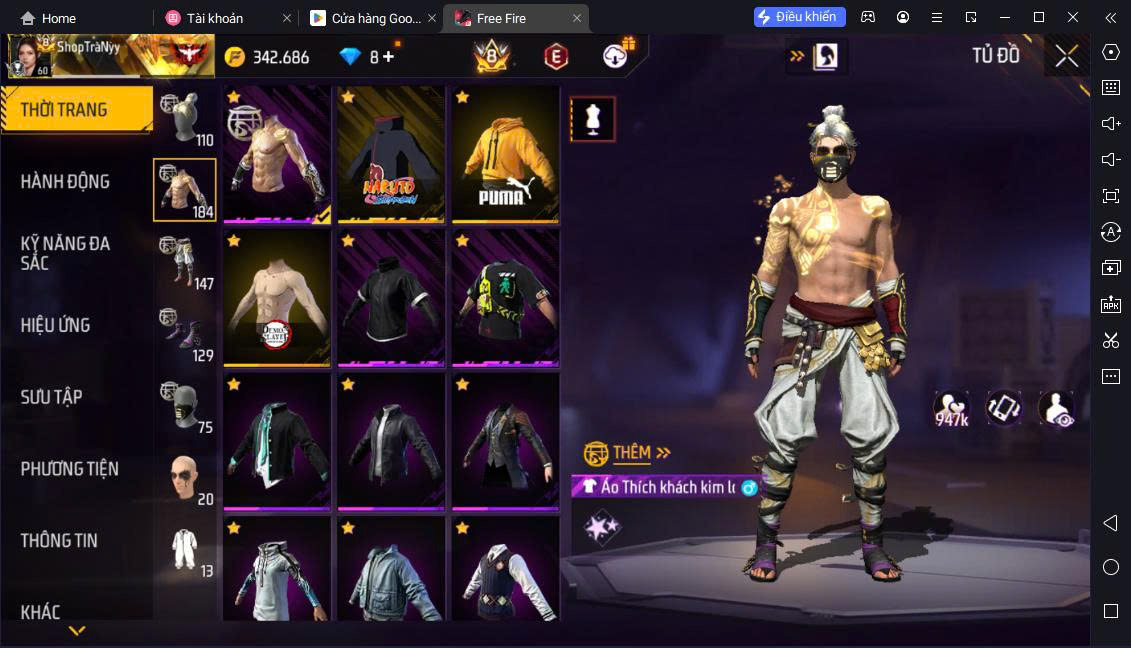This screenshot has width=1131, height=648.
Task: Open the SƯU TẬP section
Action: [x=51, y=397]
